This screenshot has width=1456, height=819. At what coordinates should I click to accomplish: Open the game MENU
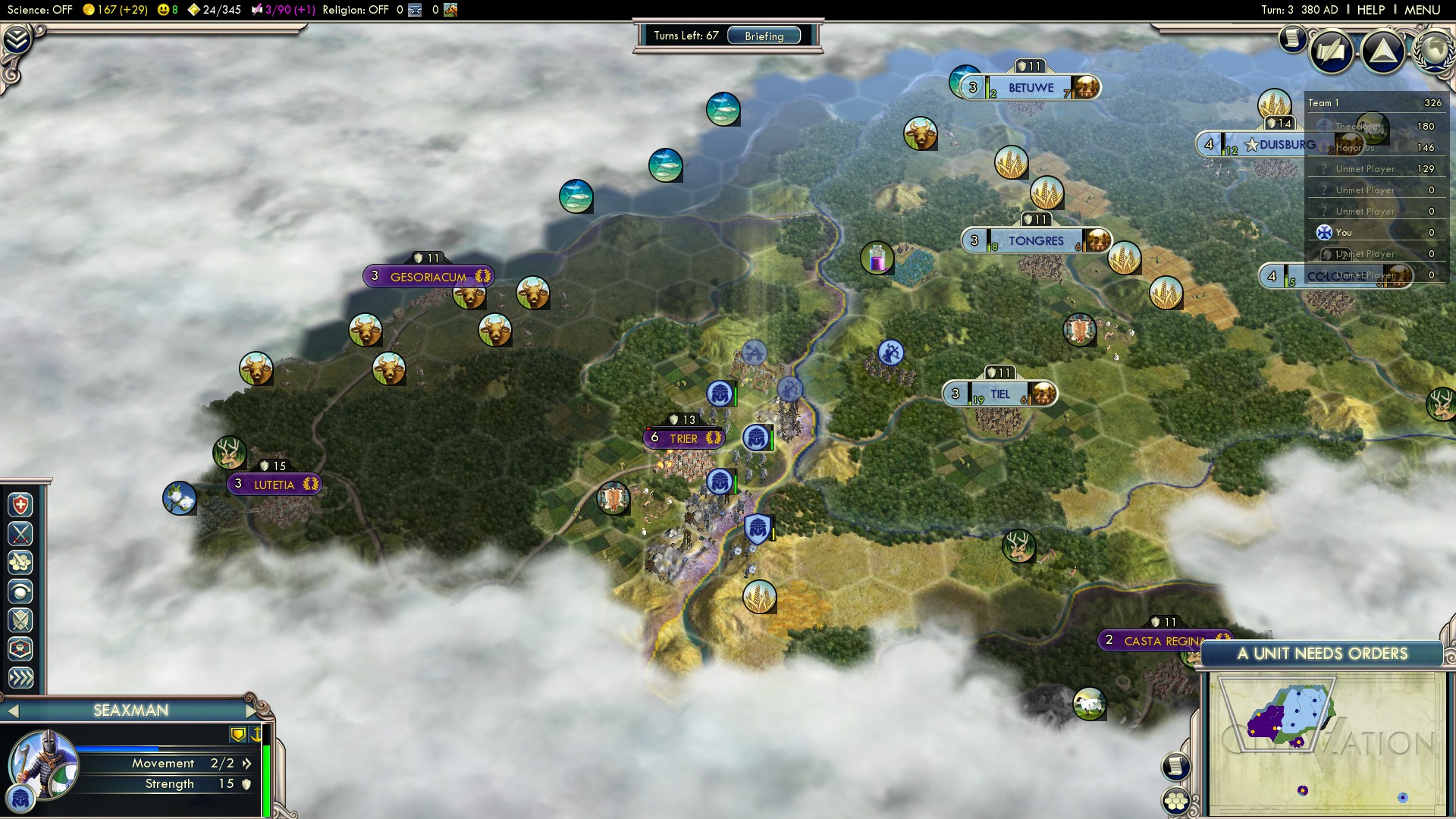1422,10
